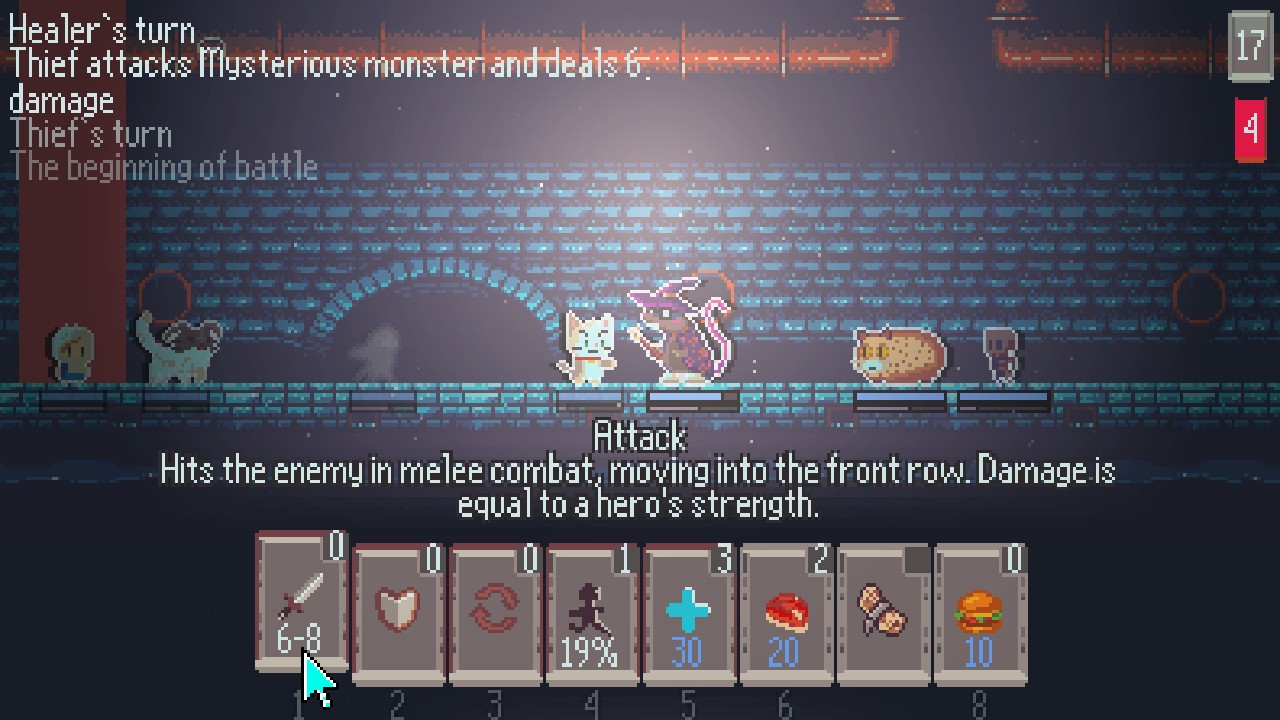Viewport: 1280px width, 720px height.
Task: Click the red discard pile showing 4
Action: [1250, 129]
